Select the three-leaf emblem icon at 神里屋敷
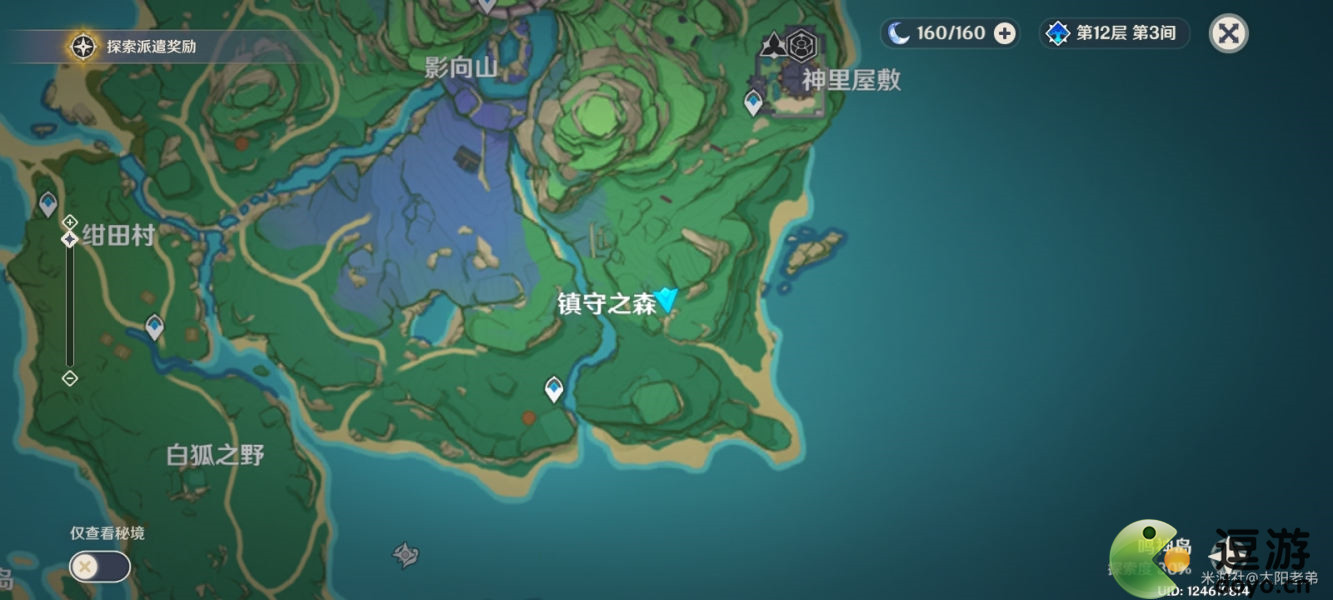Viewport: 1333px width, 600px height. point(773,45)
